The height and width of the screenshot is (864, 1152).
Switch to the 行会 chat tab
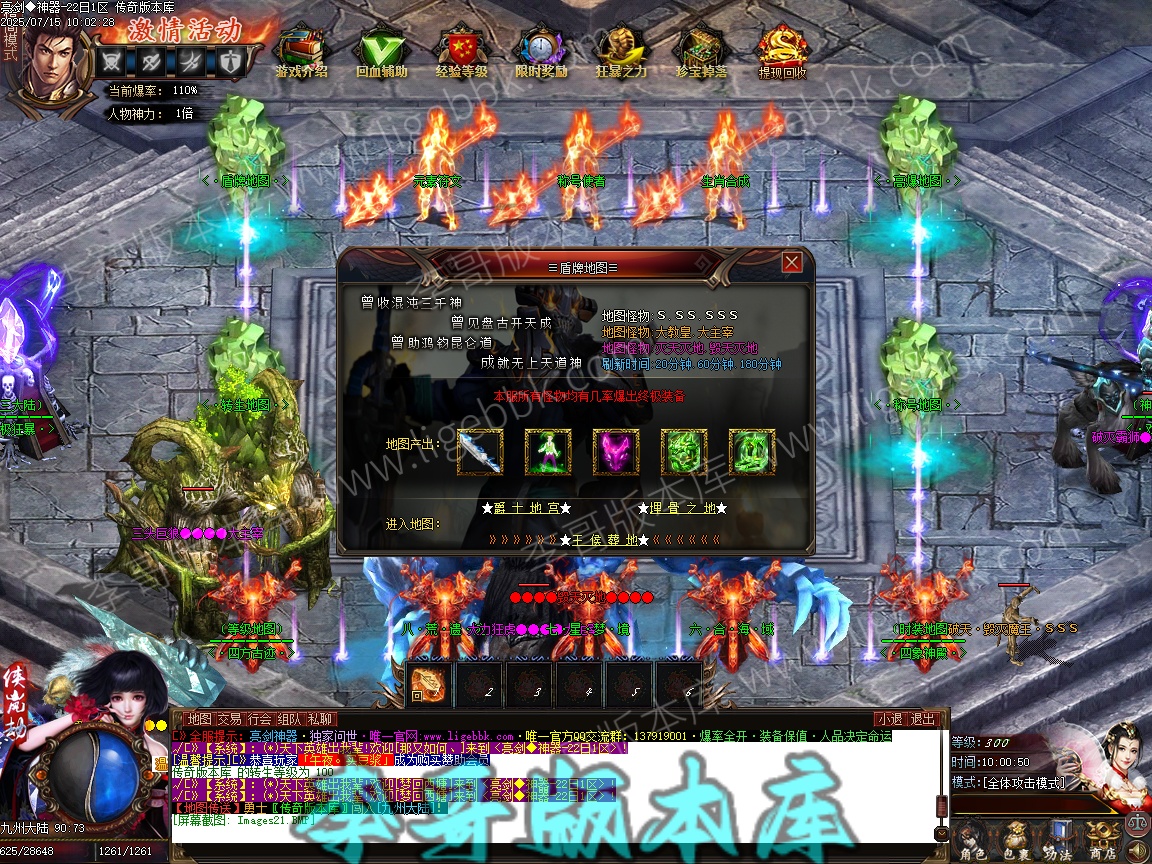tap(260, 719)
